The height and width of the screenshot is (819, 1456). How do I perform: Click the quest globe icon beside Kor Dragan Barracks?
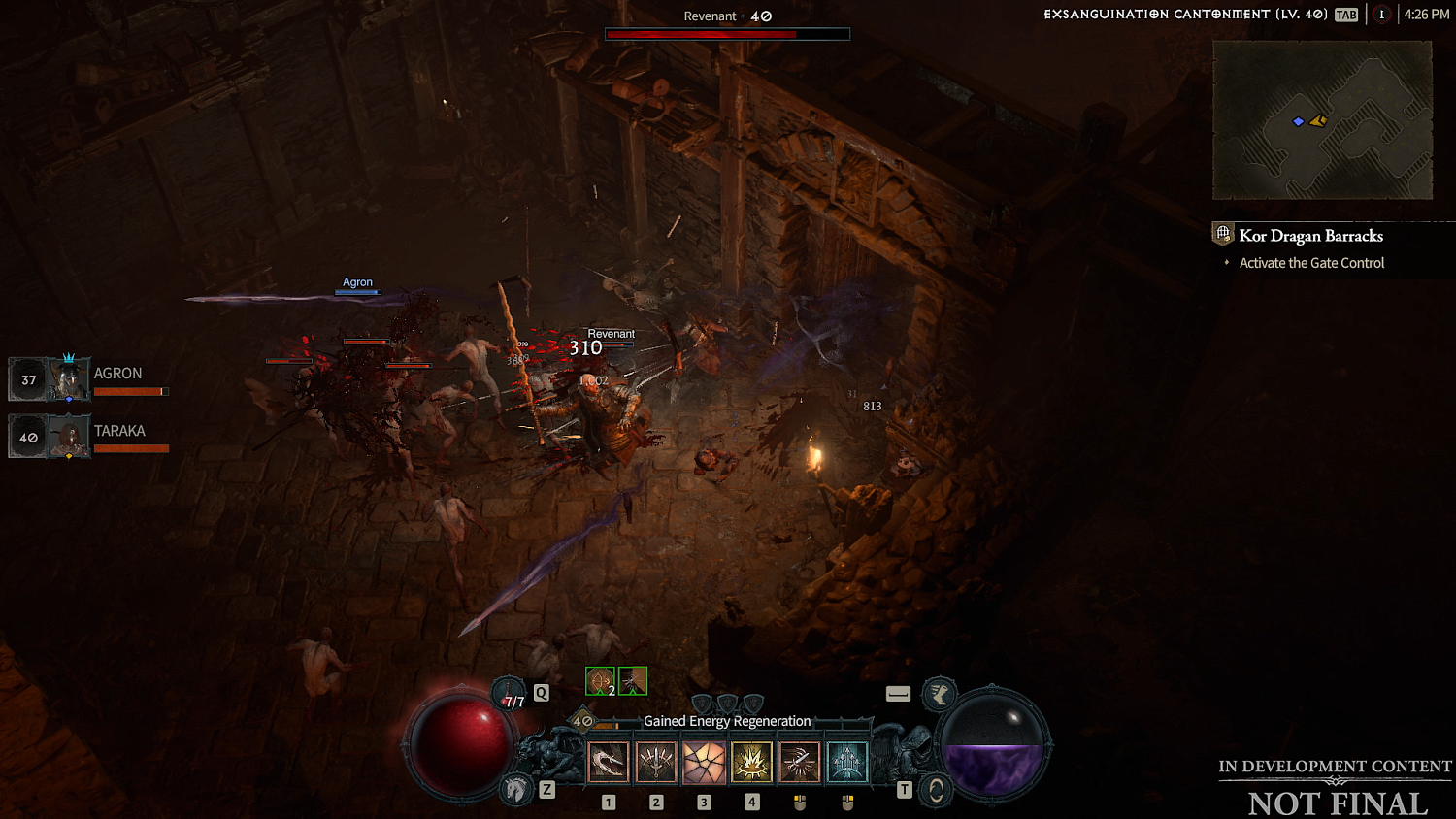coord(1221,234)
